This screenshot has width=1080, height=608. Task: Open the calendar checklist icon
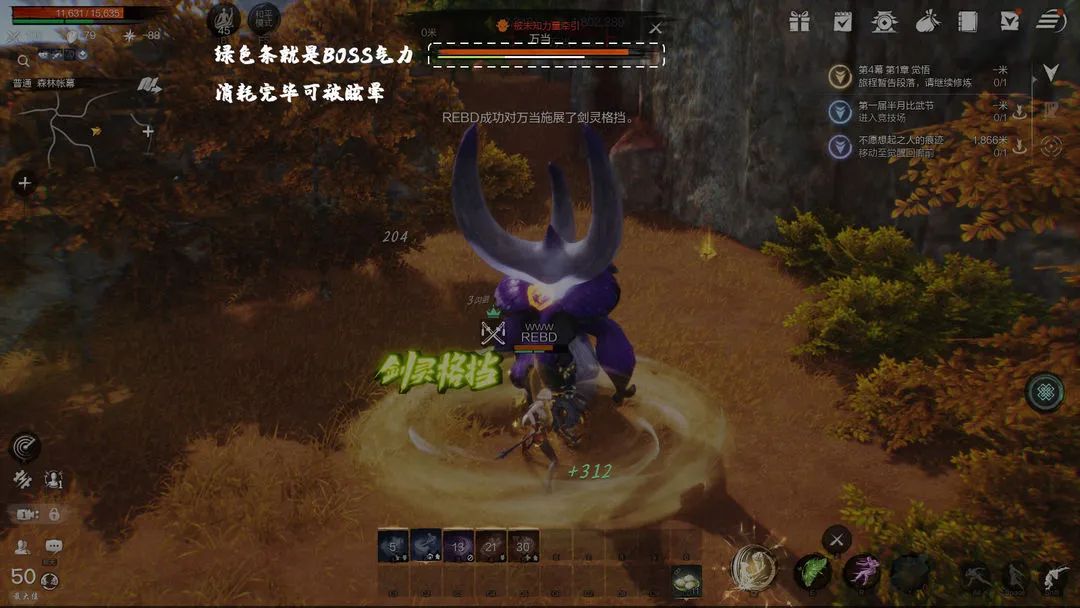pos(842,21)
